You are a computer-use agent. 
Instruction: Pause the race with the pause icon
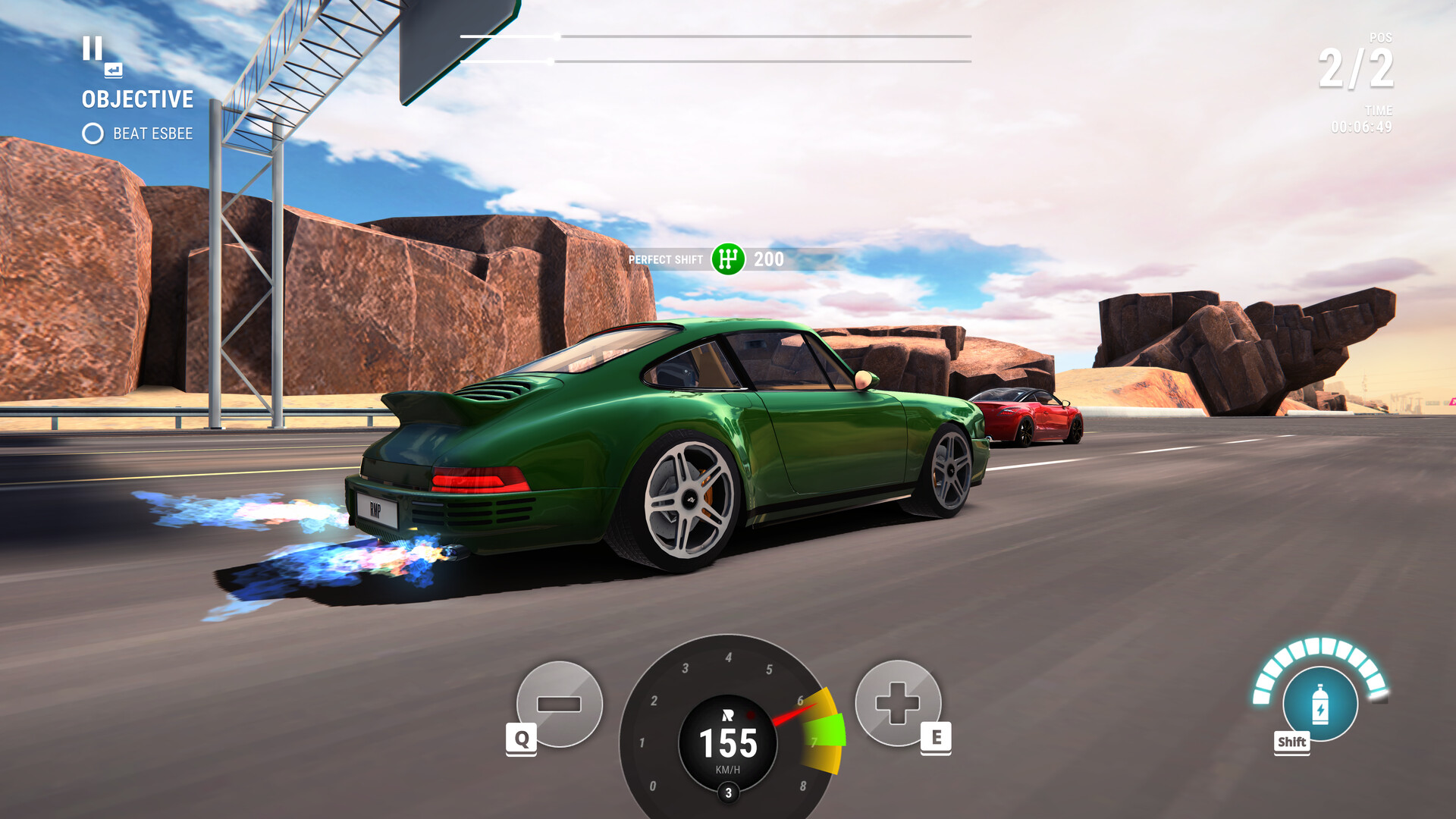93,49
